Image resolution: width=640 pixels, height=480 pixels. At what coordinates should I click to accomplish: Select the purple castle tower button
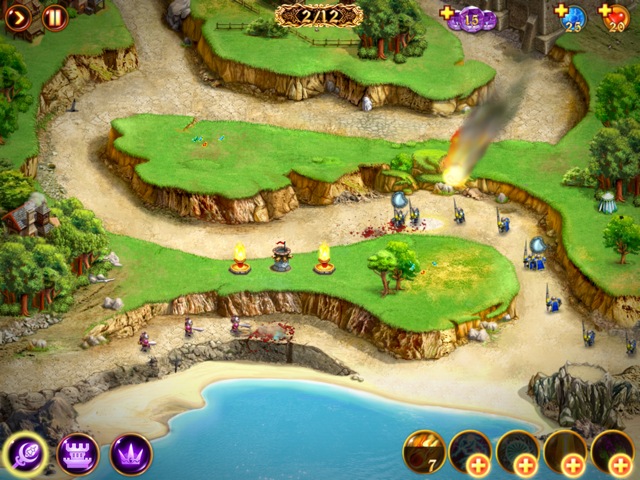coord(78,454)
